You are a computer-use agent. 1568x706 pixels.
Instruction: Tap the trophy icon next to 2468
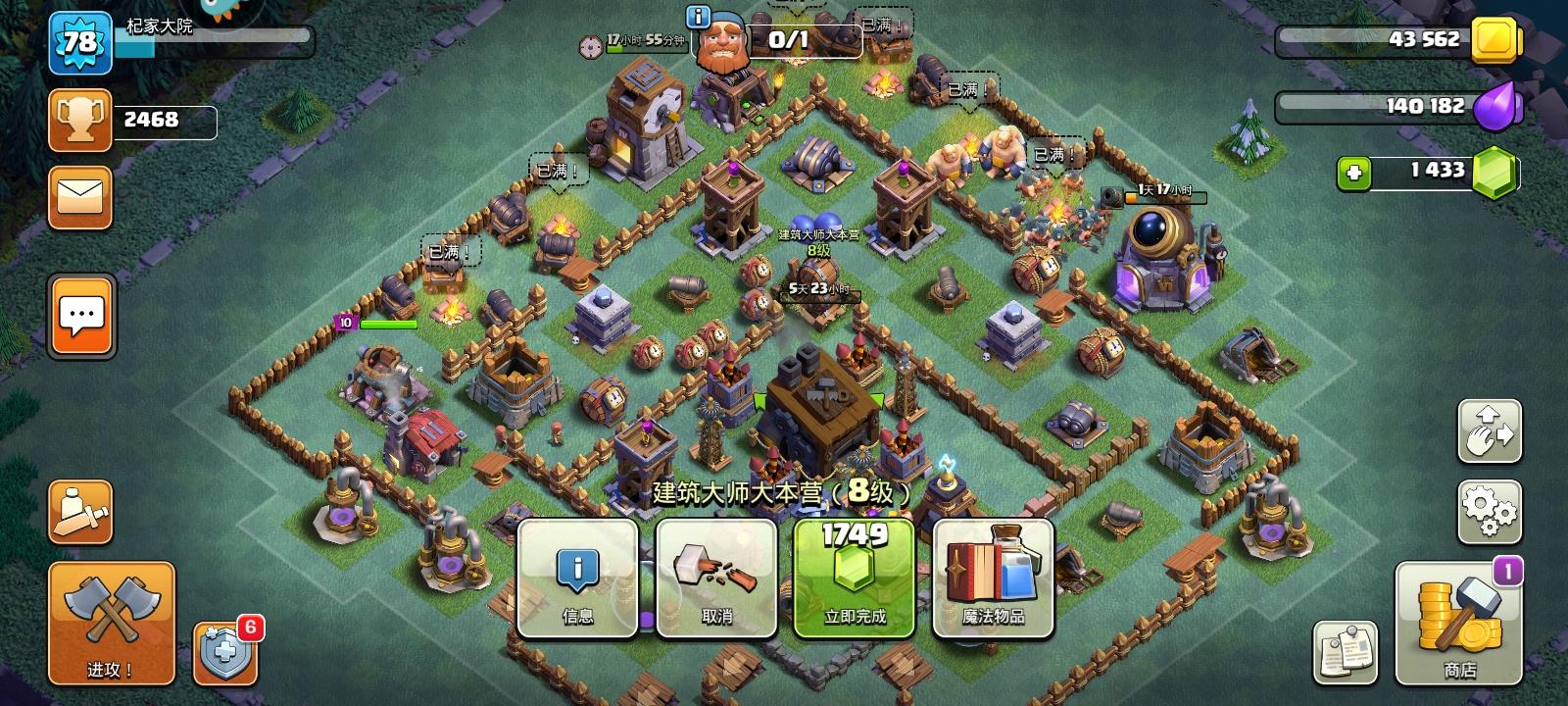[x=79, y=122]
